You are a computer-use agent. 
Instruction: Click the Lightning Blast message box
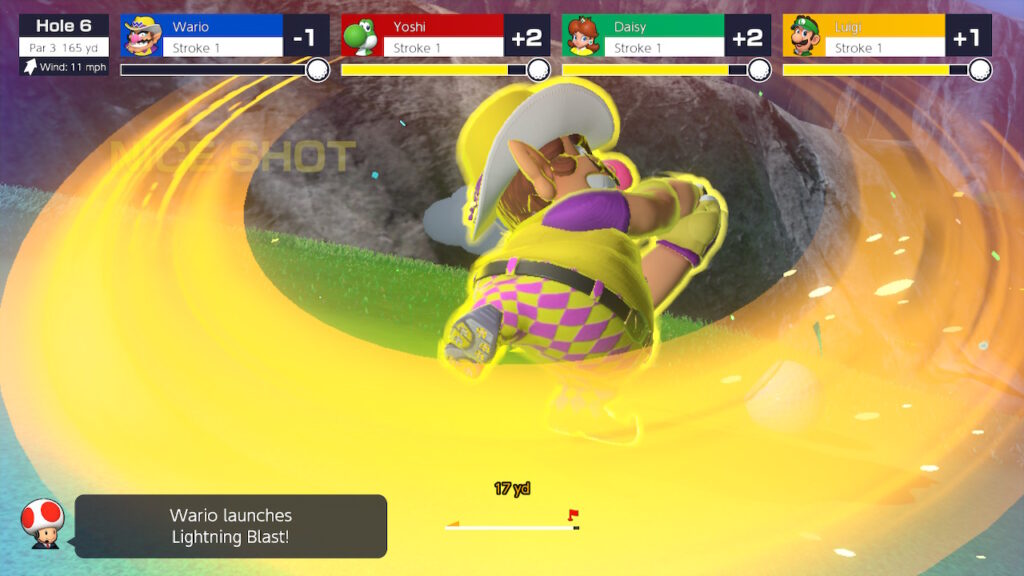pyautogui.click(x=231, y=526)
